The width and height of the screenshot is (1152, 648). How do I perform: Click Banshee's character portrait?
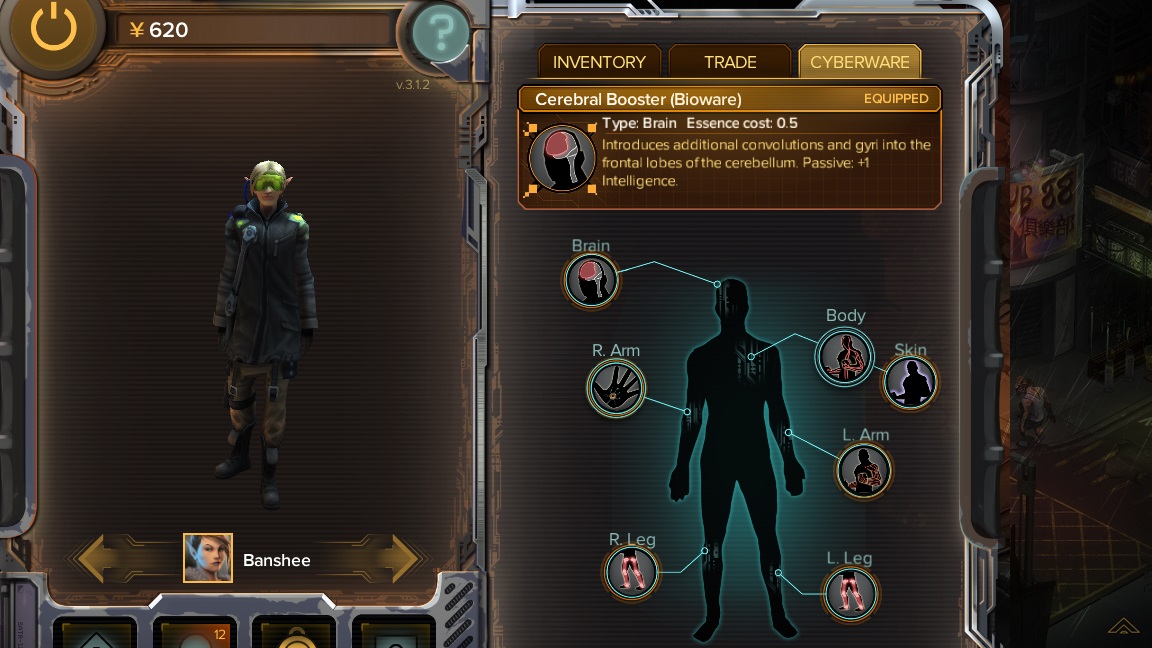point(208,558)
